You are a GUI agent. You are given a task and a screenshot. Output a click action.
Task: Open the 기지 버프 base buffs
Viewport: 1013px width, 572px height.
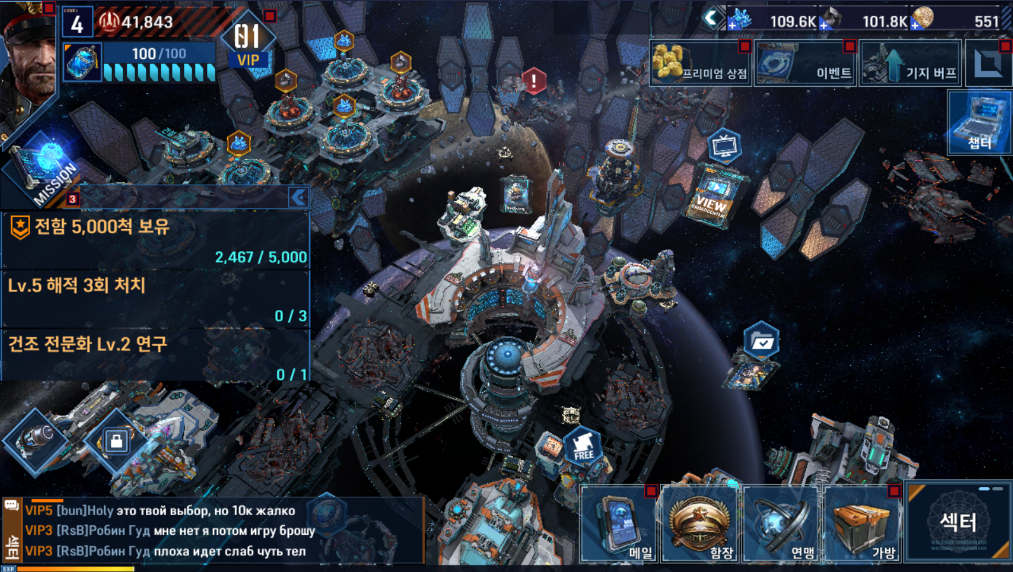tap(910, 63)
